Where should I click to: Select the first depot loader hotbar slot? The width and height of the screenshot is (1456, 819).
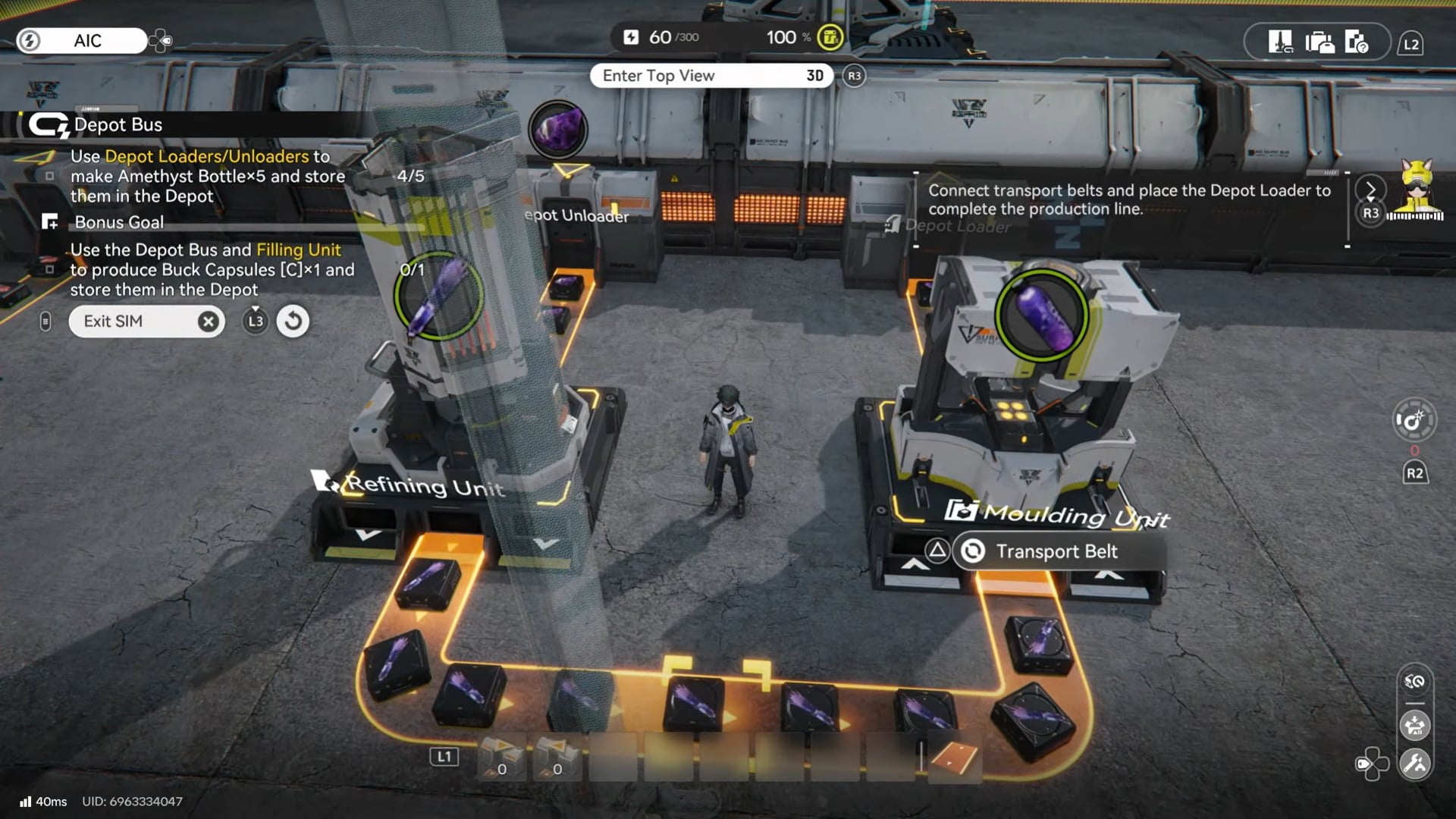point(501,758)
